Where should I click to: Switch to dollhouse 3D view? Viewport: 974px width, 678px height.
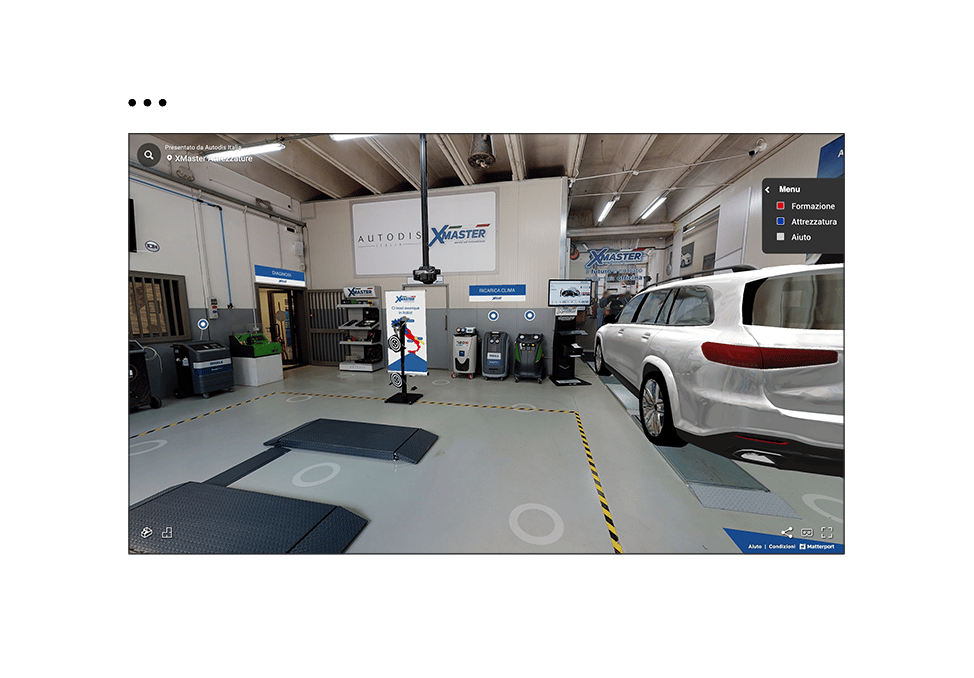tap(146, 532)
